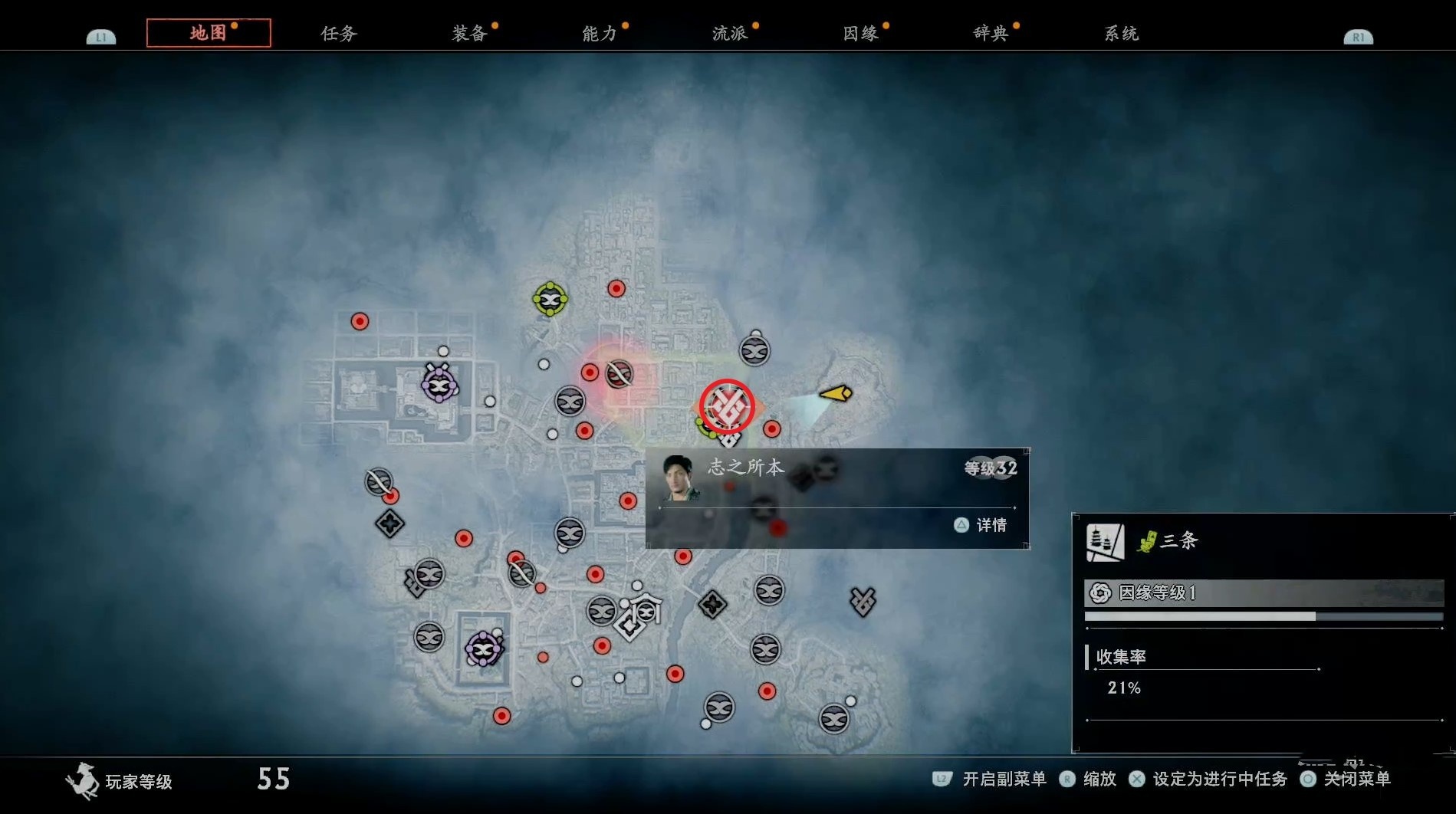Show the 辞典 tab
1456x814 pixels.
[x=991, y=34]
